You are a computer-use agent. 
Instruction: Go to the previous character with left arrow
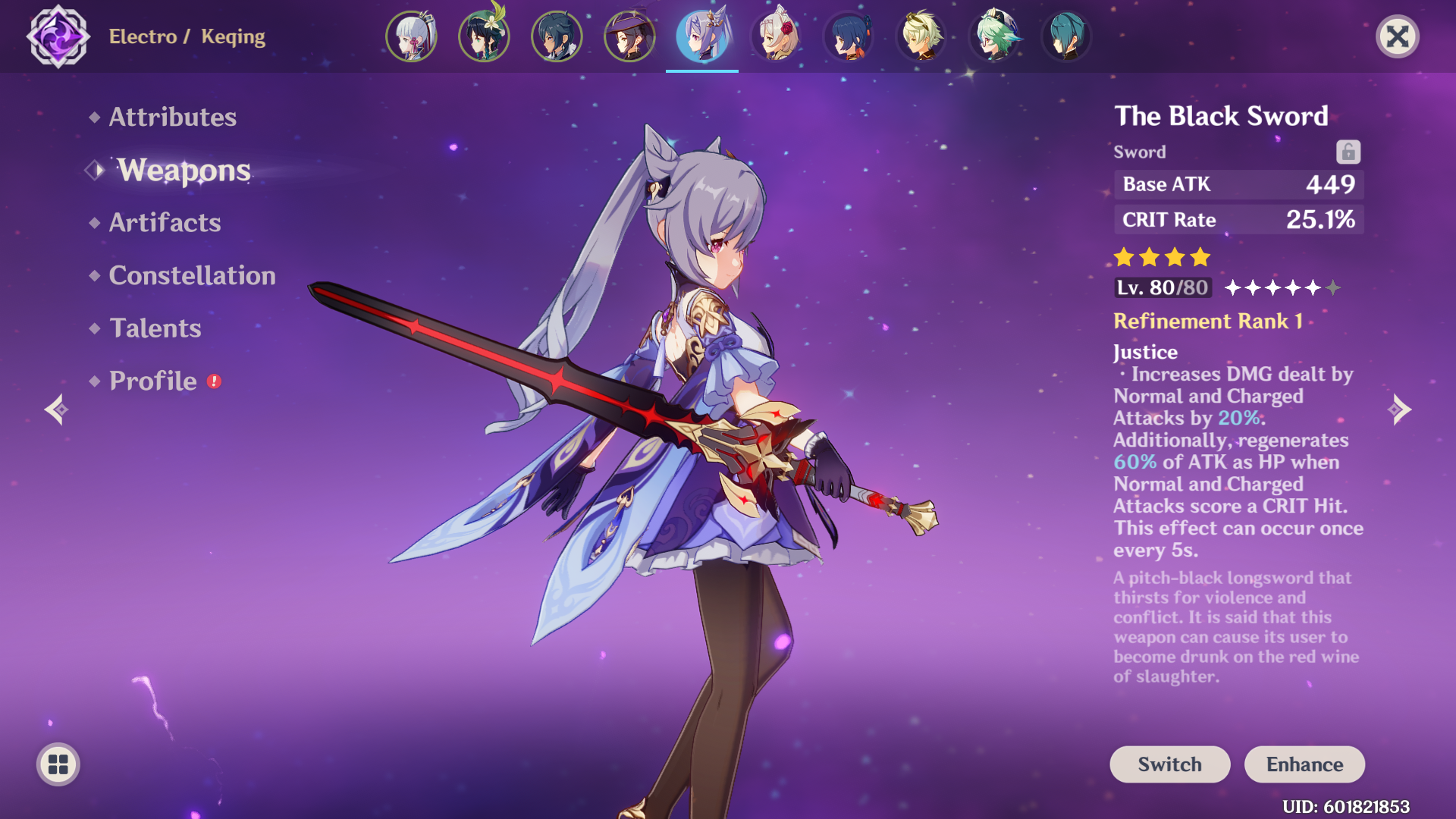pyautogui.click(x=57, y=409)
